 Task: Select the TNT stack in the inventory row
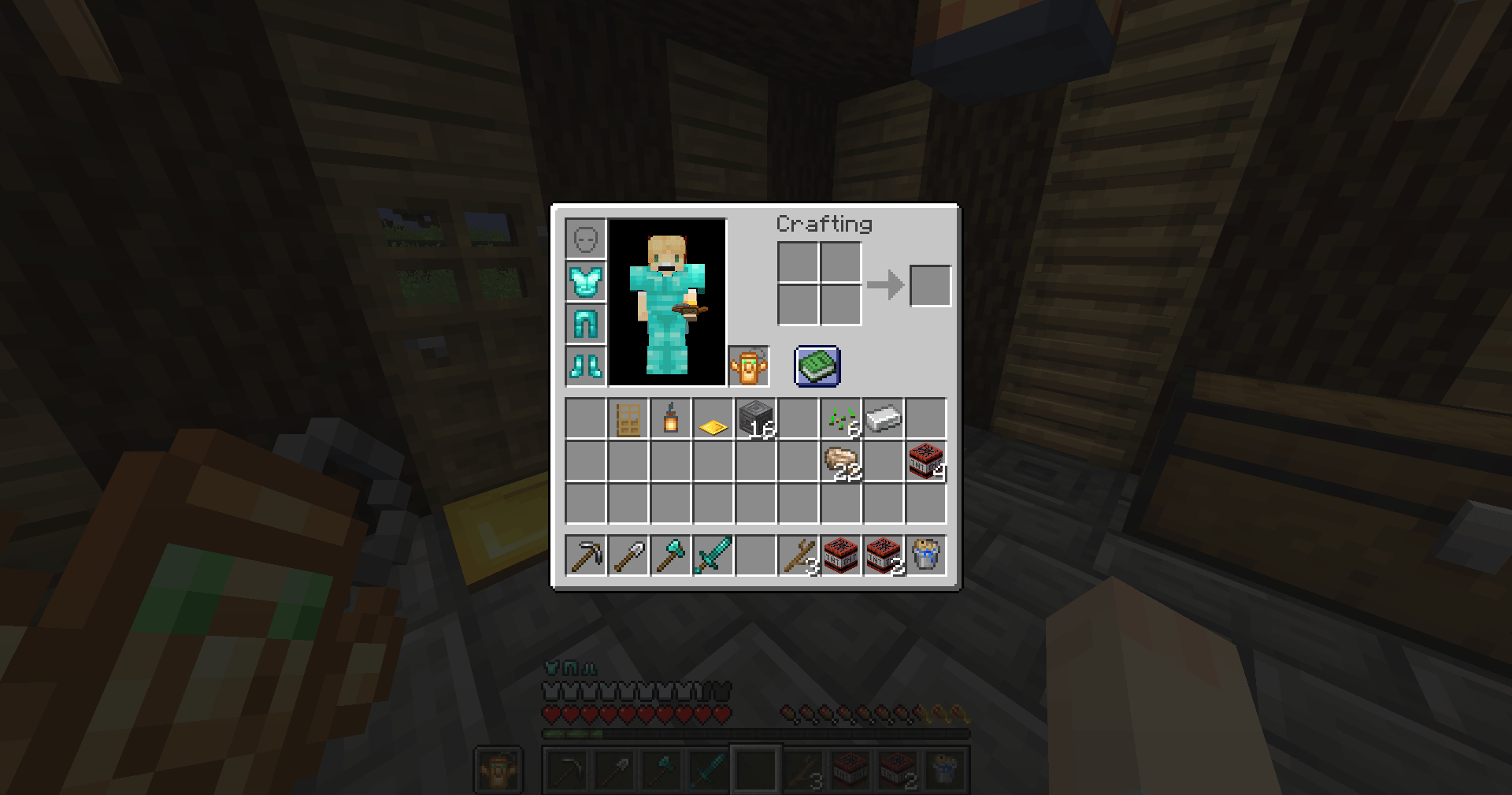(926, 461)
